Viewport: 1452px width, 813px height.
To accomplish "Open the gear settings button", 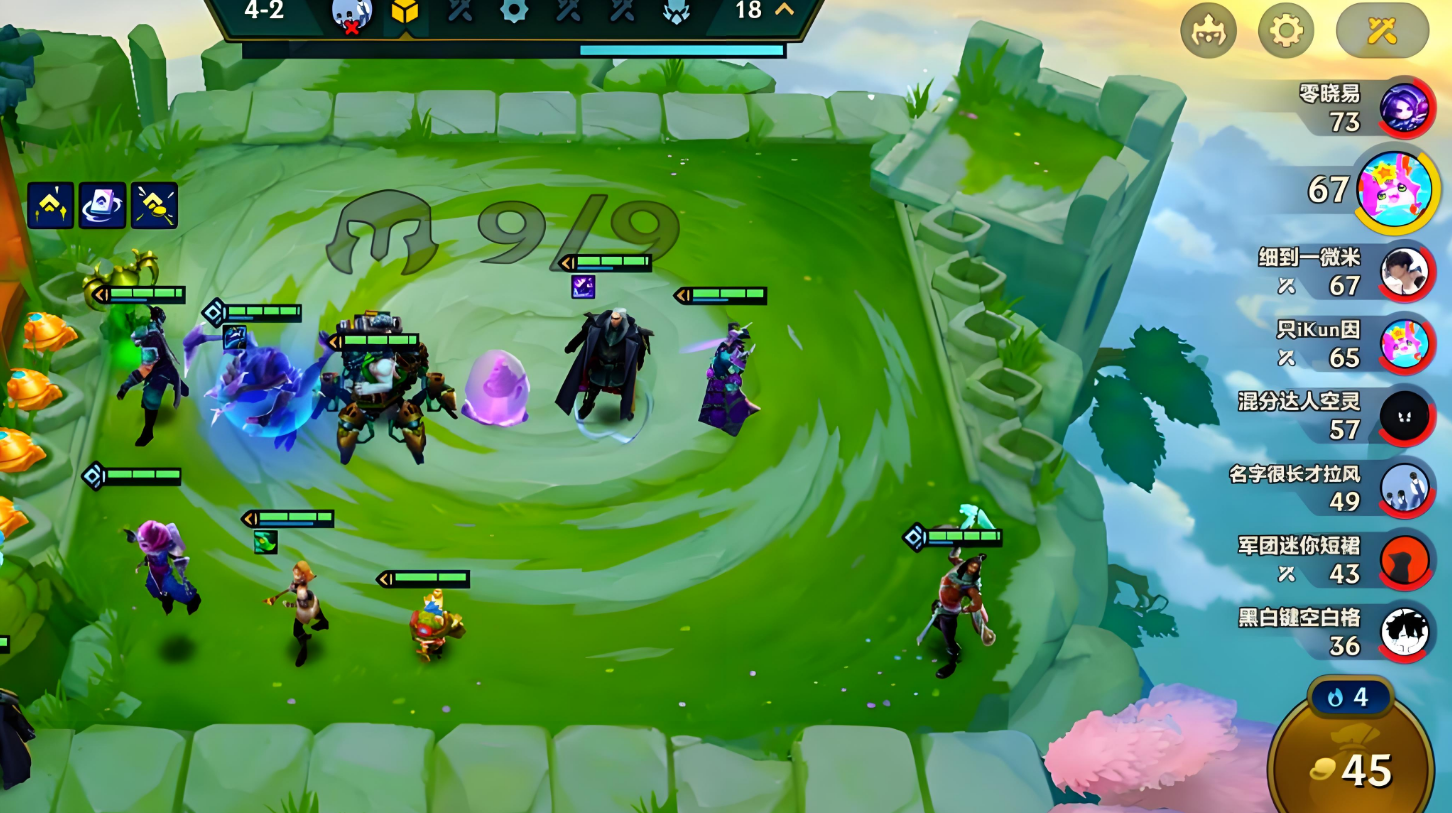I will (1285, 31).
